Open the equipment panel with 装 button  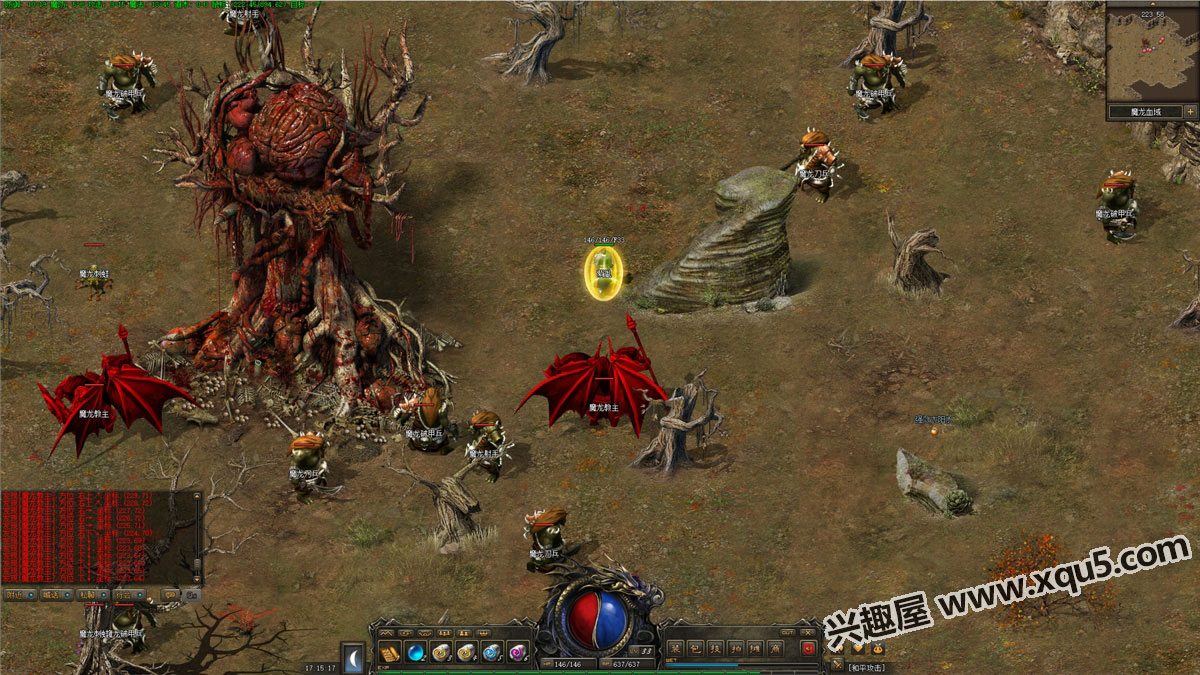point(677,648)
